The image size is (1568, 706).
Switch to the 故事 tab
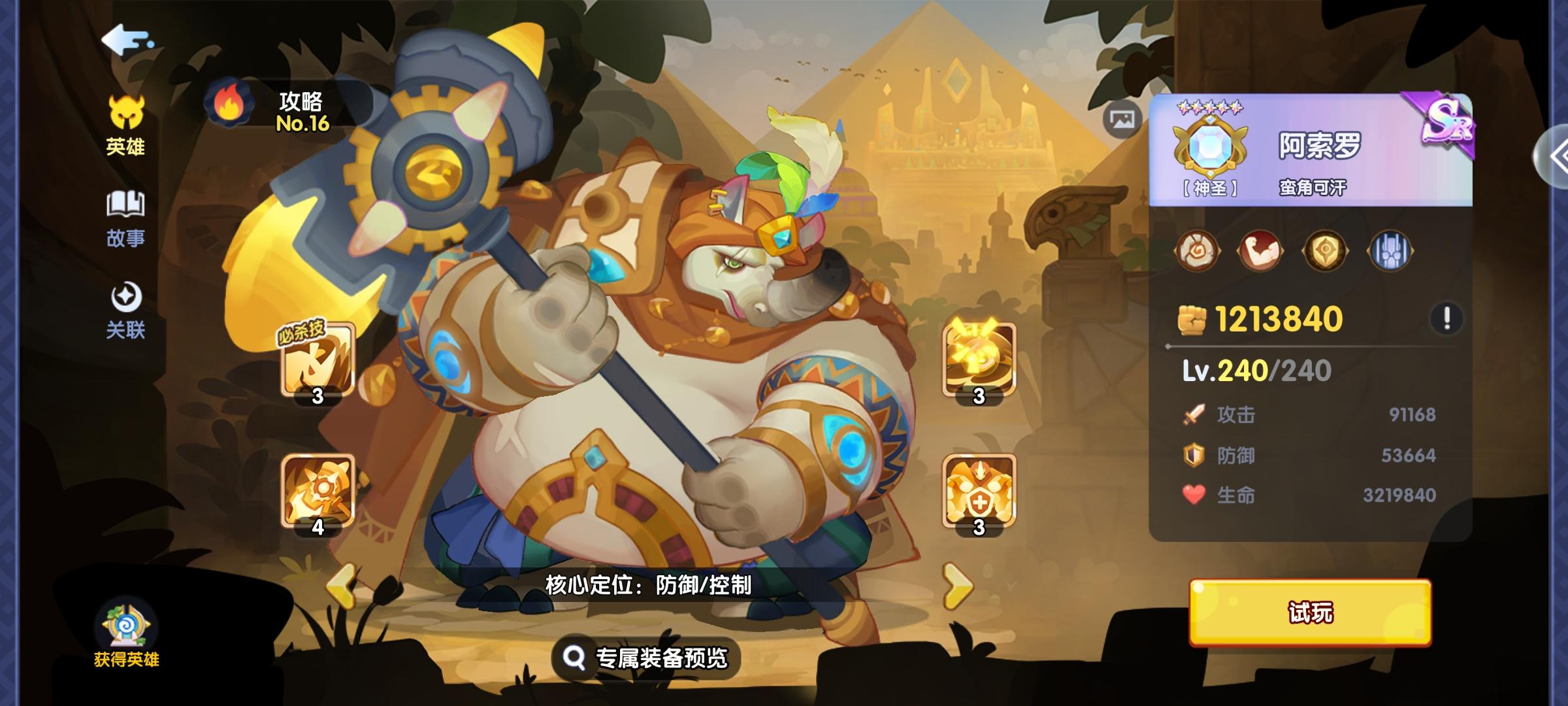[125, 218]
